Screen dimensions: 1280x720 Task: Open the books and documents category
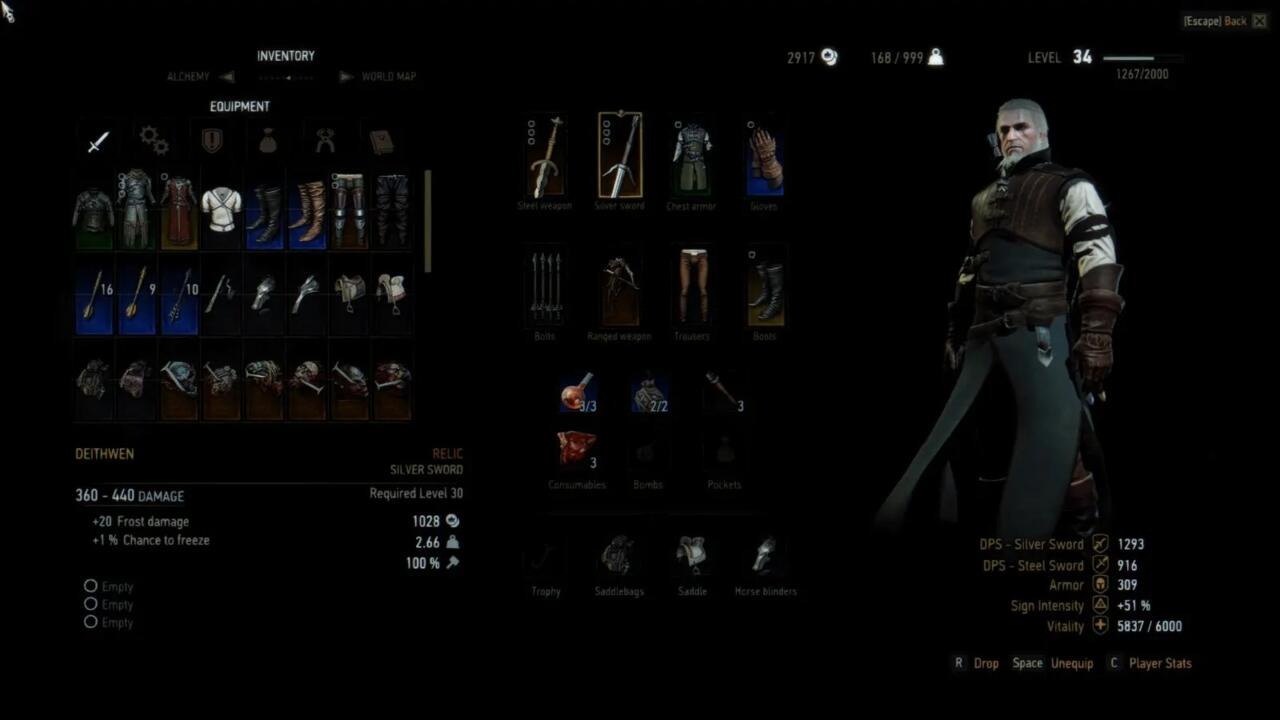click(381, 141)
